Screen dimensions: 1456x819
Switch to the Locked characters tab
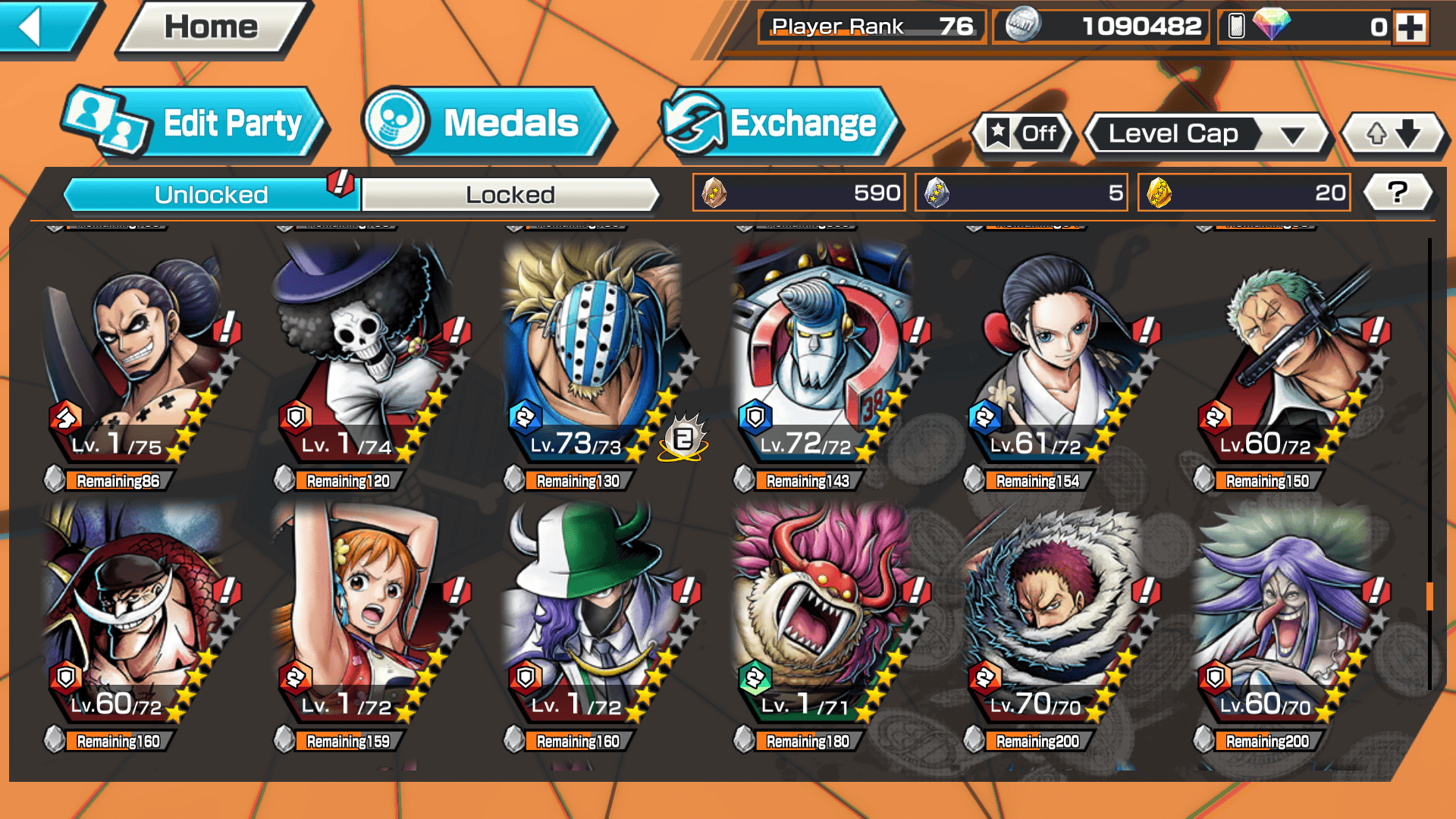[510, 195]
